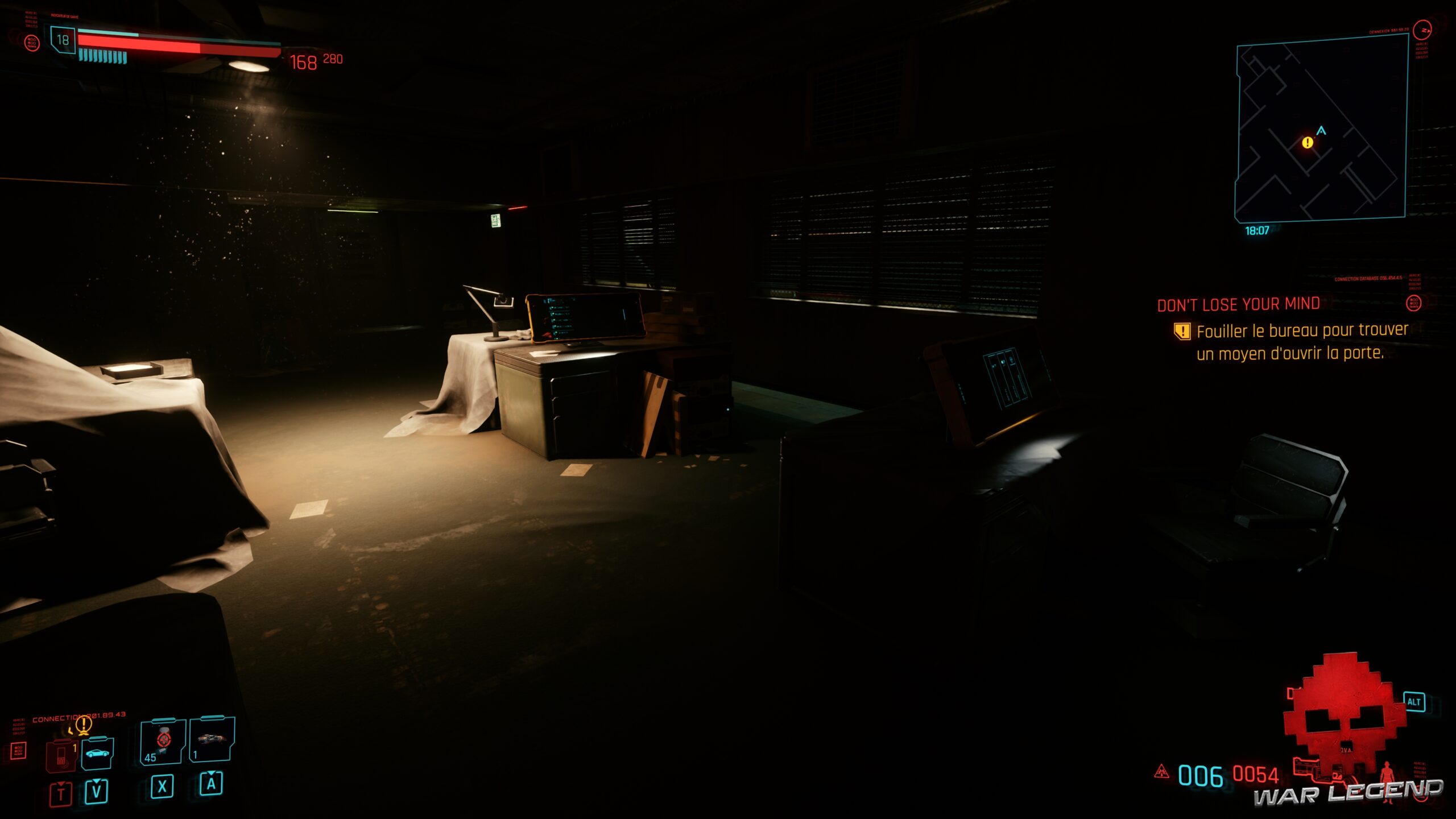1456x819 pixels.
Task: Toggle the T key binding badge
Action: (x=61, y=793)
